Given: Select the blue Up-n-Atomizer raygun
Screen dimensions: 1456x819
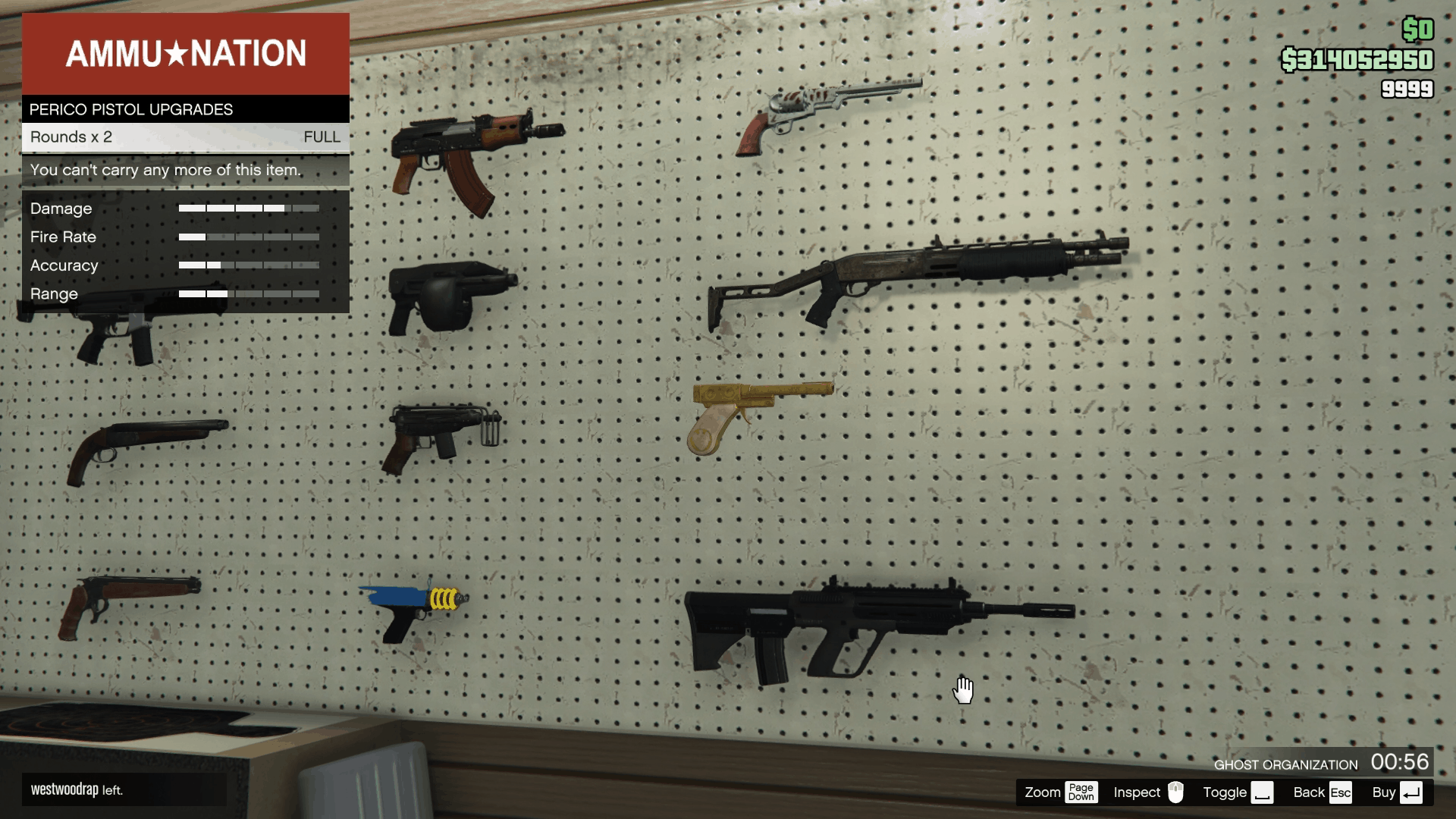Looking at the screenshot, I should tap(413, 607).
